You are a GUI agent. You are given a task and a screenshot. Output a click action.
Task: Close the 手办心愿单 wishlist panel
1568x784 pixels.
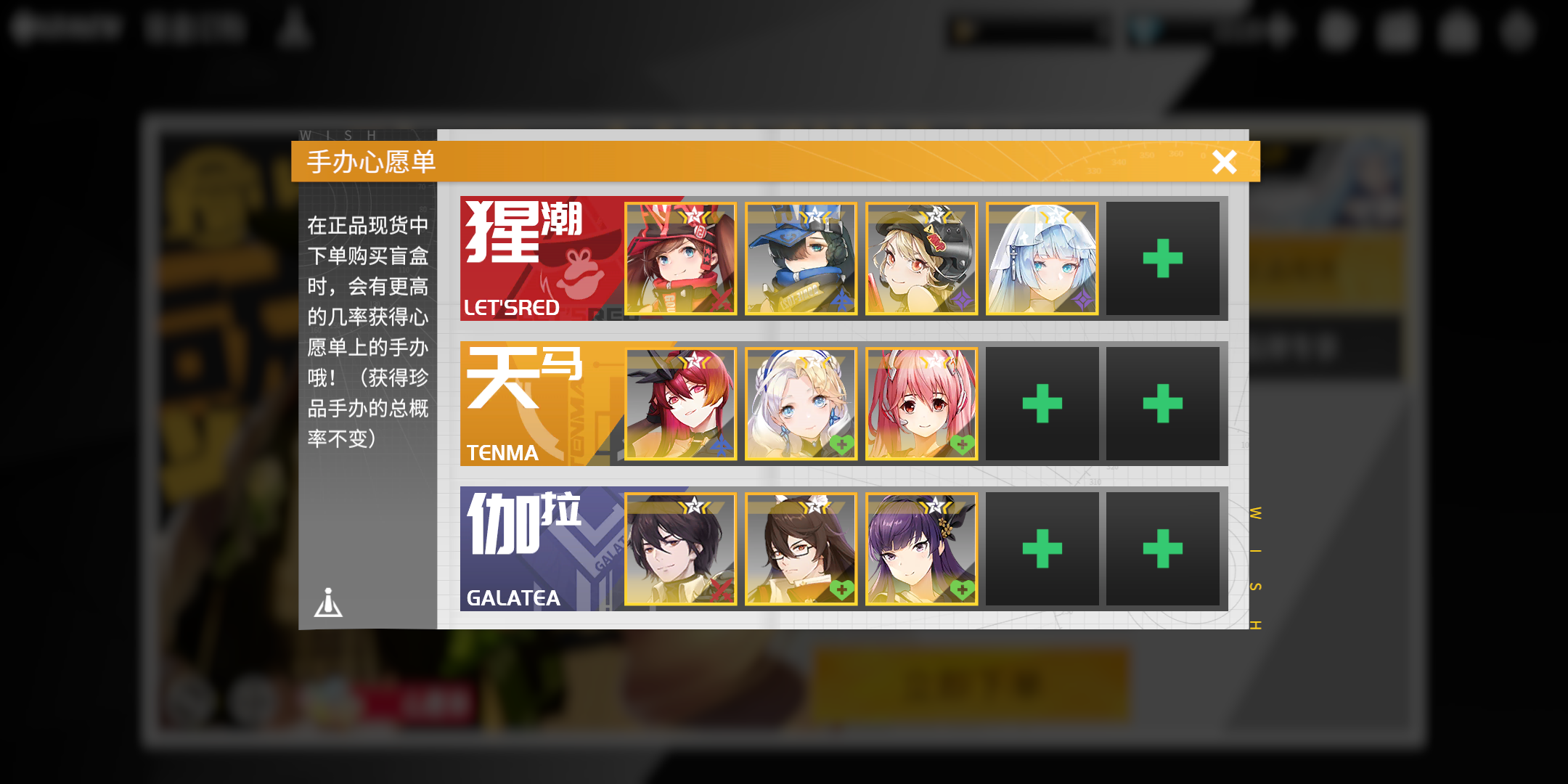click(x=1225, y=163)
